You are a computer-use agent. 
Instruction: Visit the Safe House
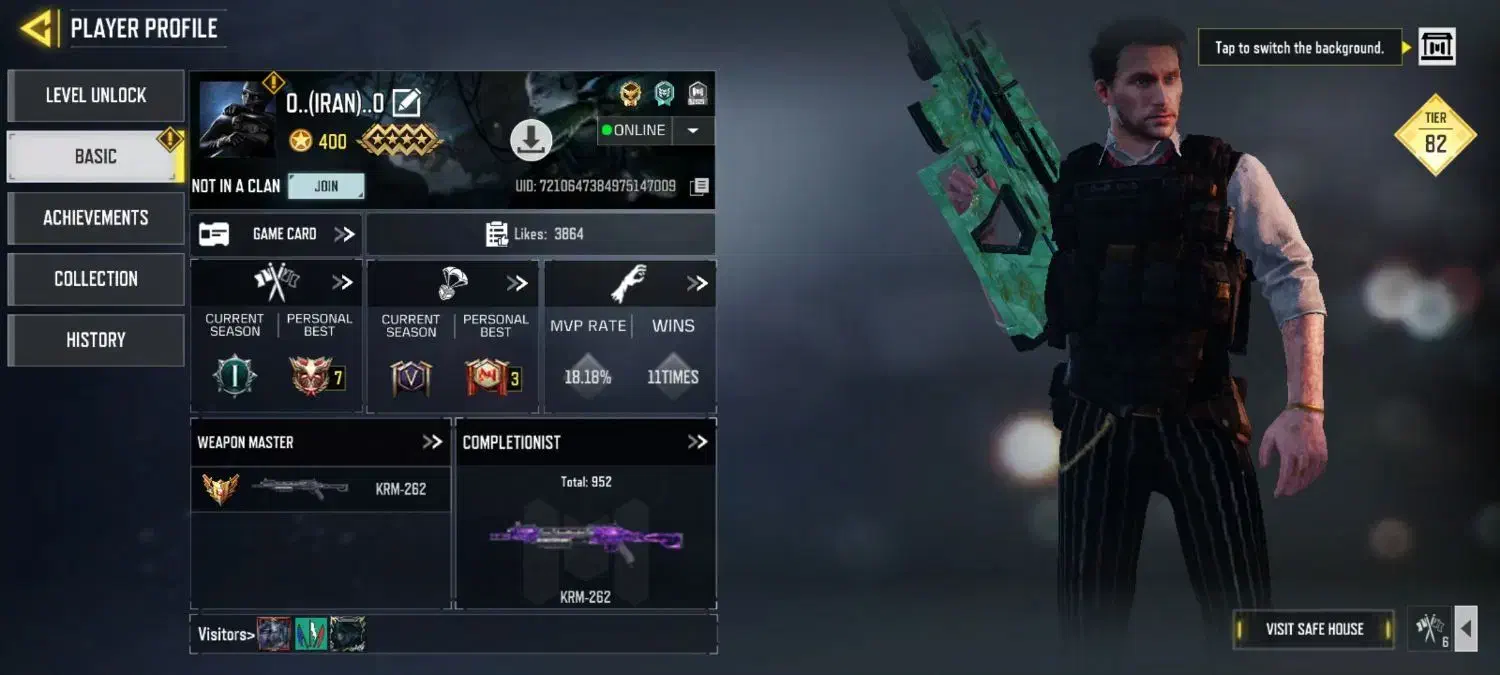1314,629
